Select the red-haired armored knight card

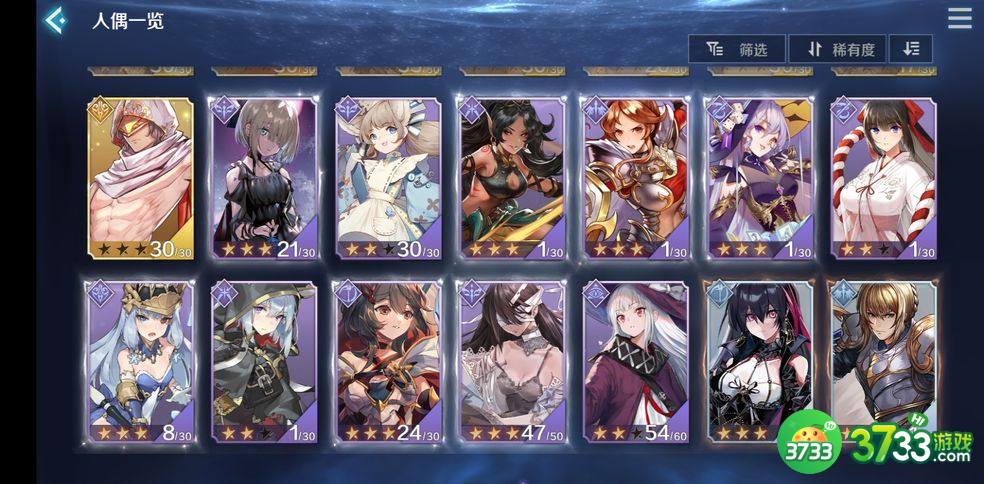tap(635, 178)
